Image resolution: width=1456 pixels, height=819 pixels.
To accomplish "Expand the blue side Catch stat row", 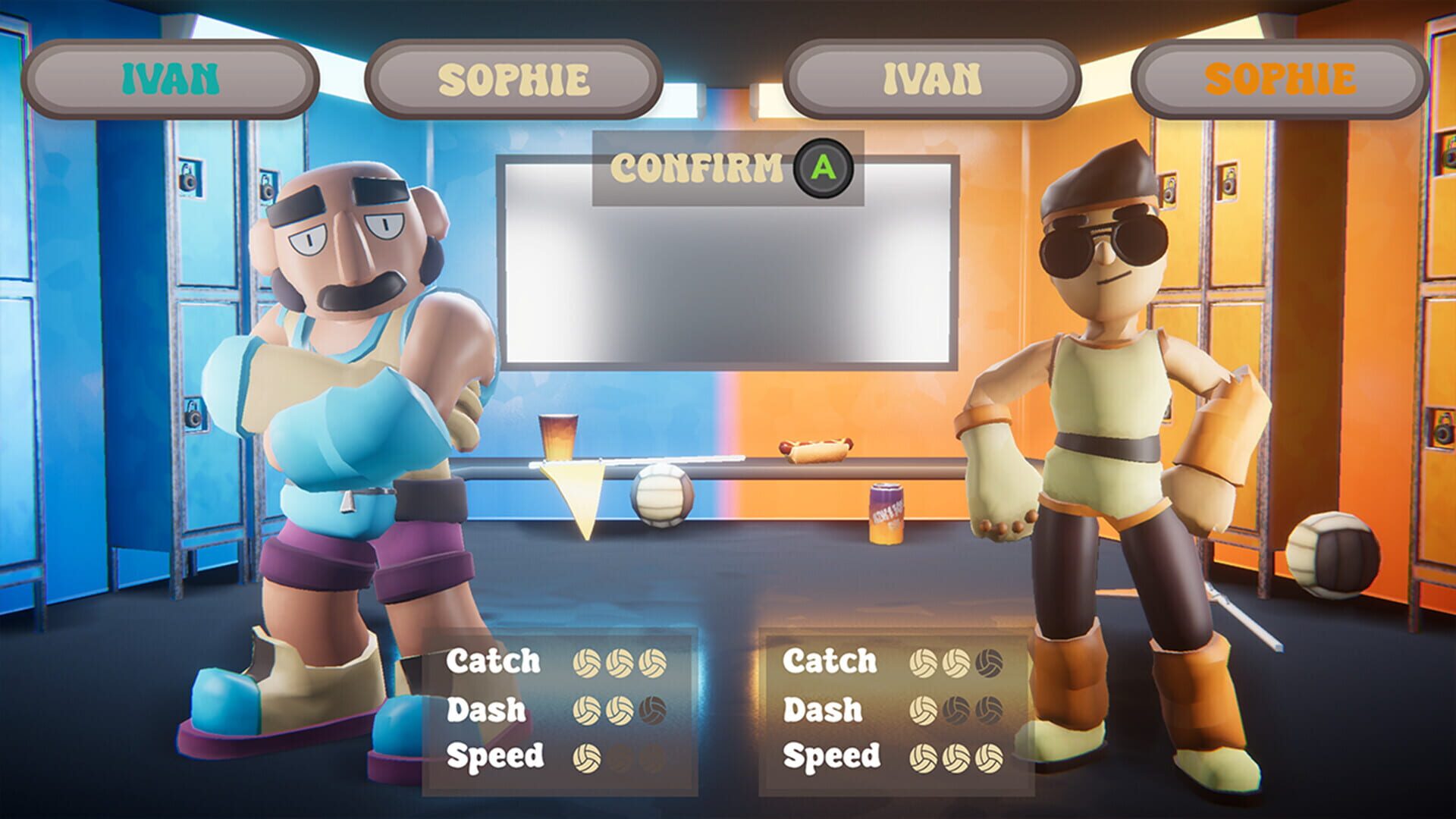I will [493, 661].
